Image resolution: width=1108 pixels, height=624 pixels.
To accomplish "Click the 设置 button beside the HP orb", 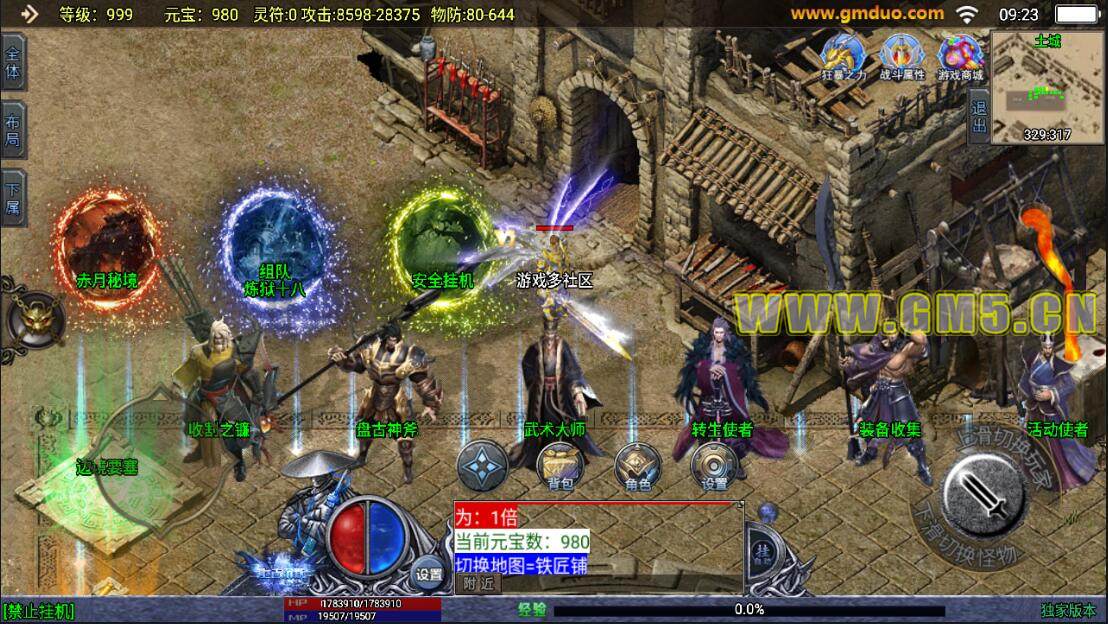I will (428, 574).
